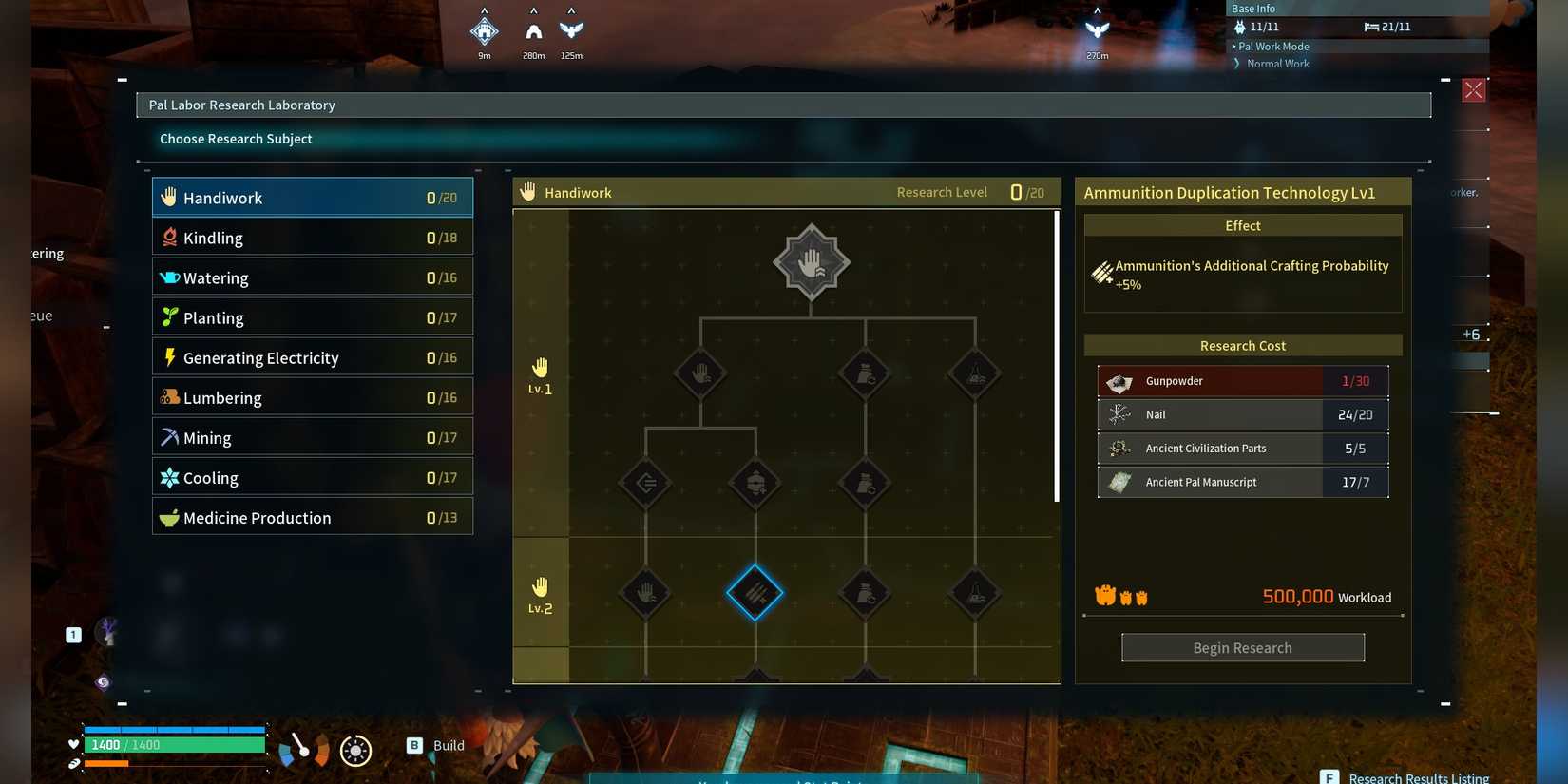Image resolution: width=1568 pixels, height=784 pixels.
Task: Click the Ancient Civilization Parts cost row
Action: coord(1242,449)
